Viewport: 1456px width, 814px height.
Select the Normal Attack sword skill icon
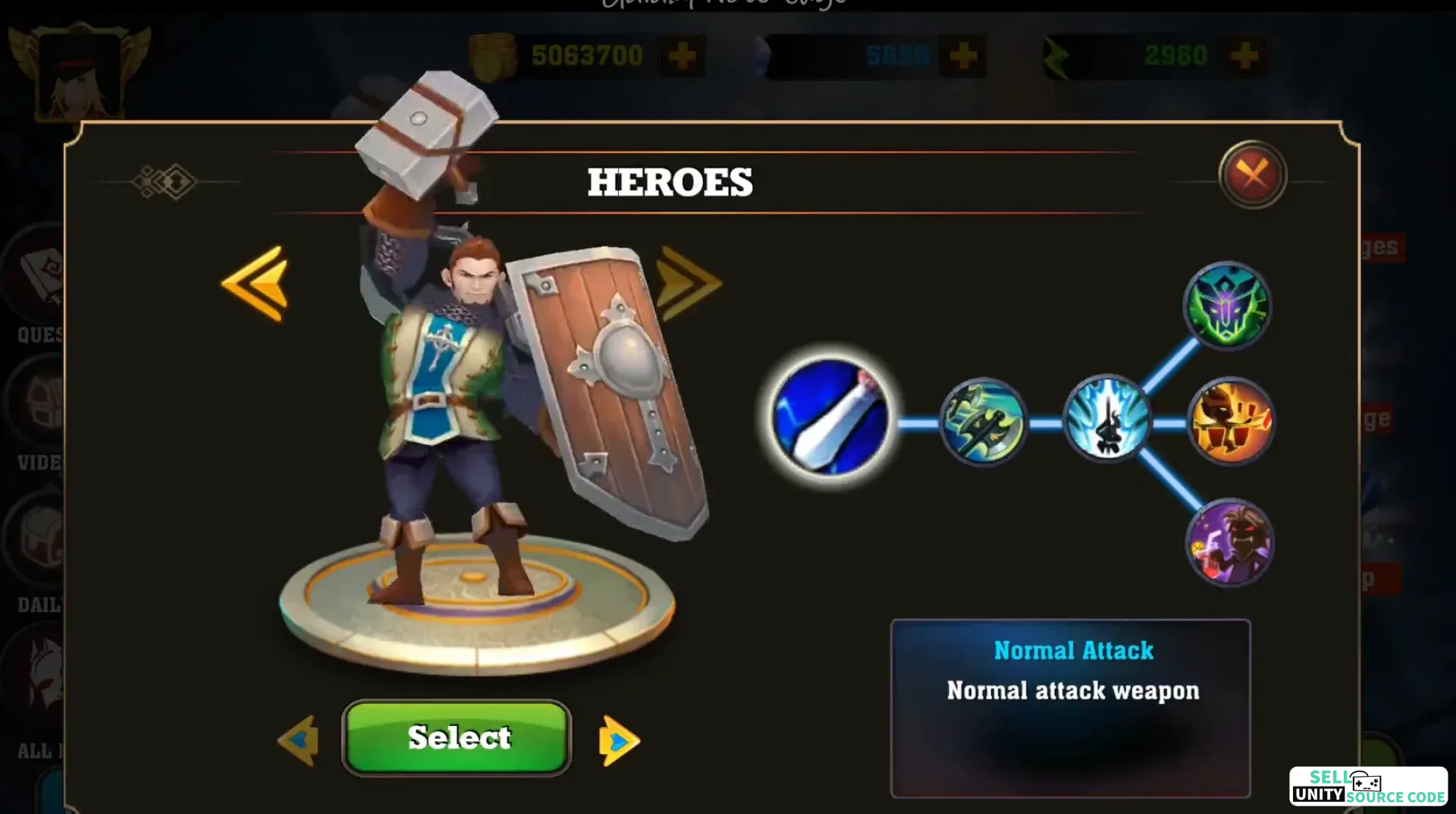[x=830, y=417]
